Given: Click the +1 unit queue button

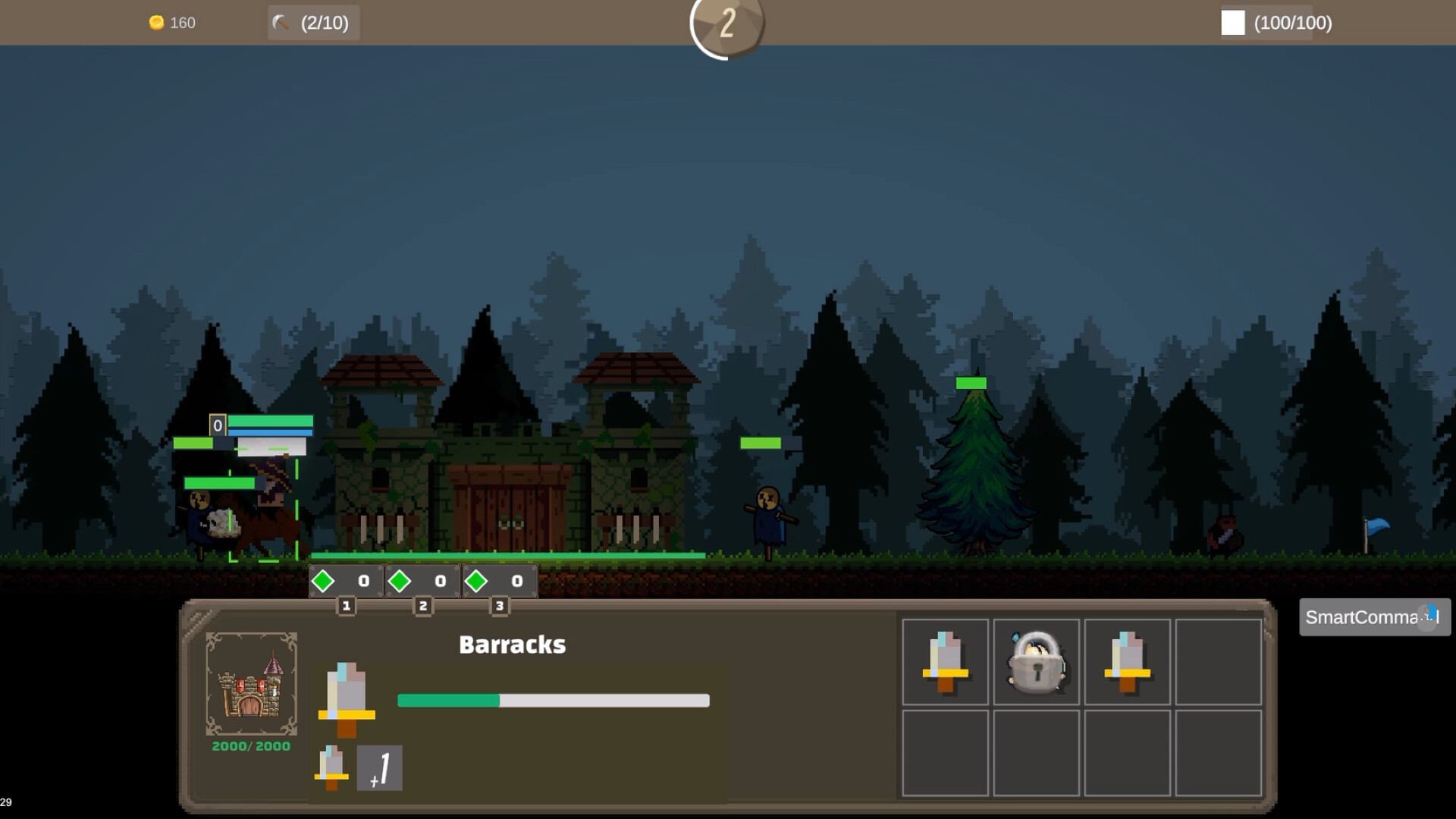Looking at the screenshot, I should (380, 768).
